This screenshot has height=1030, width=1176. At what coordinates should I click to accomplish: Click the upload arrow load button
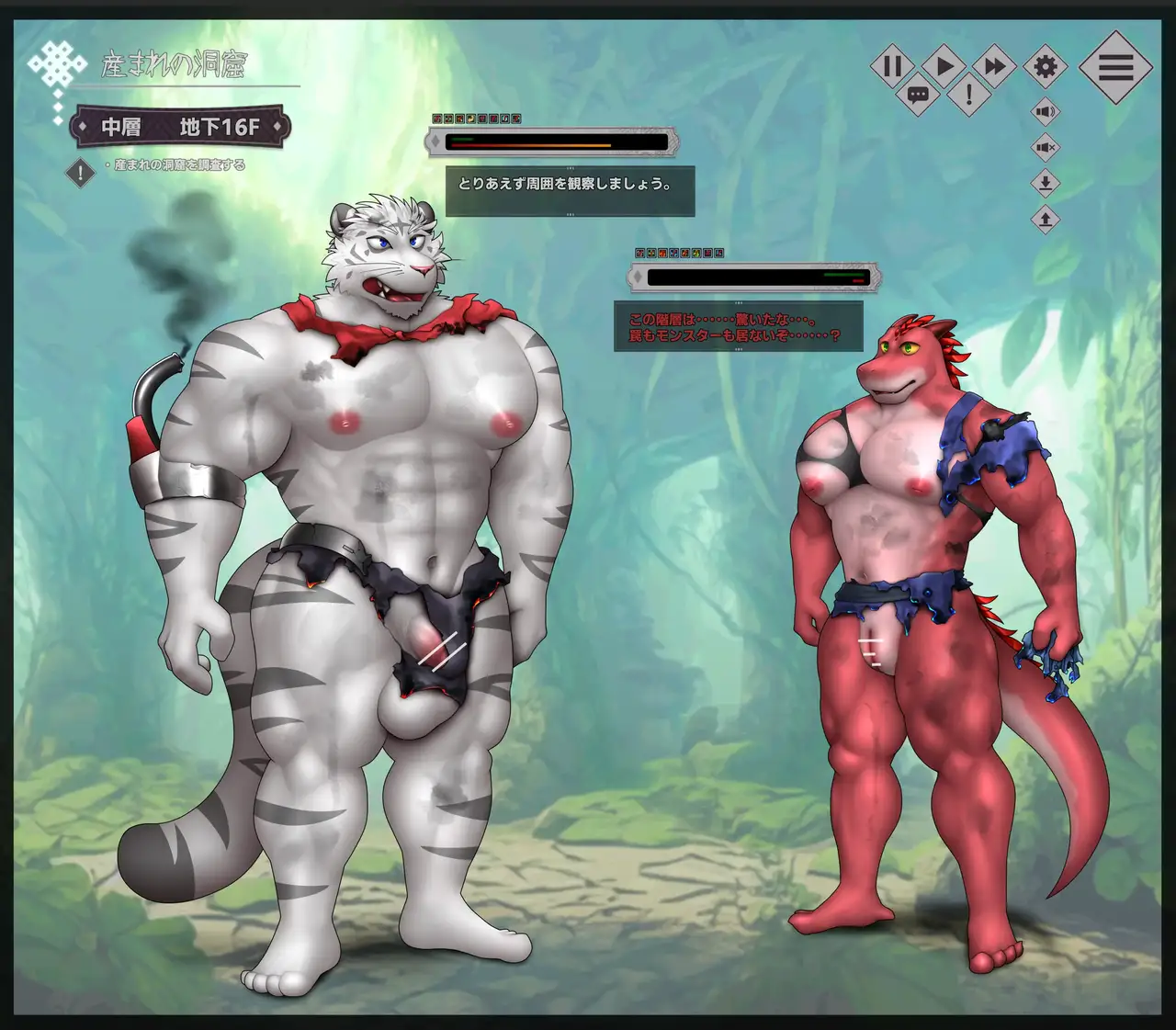(1046, 219)
